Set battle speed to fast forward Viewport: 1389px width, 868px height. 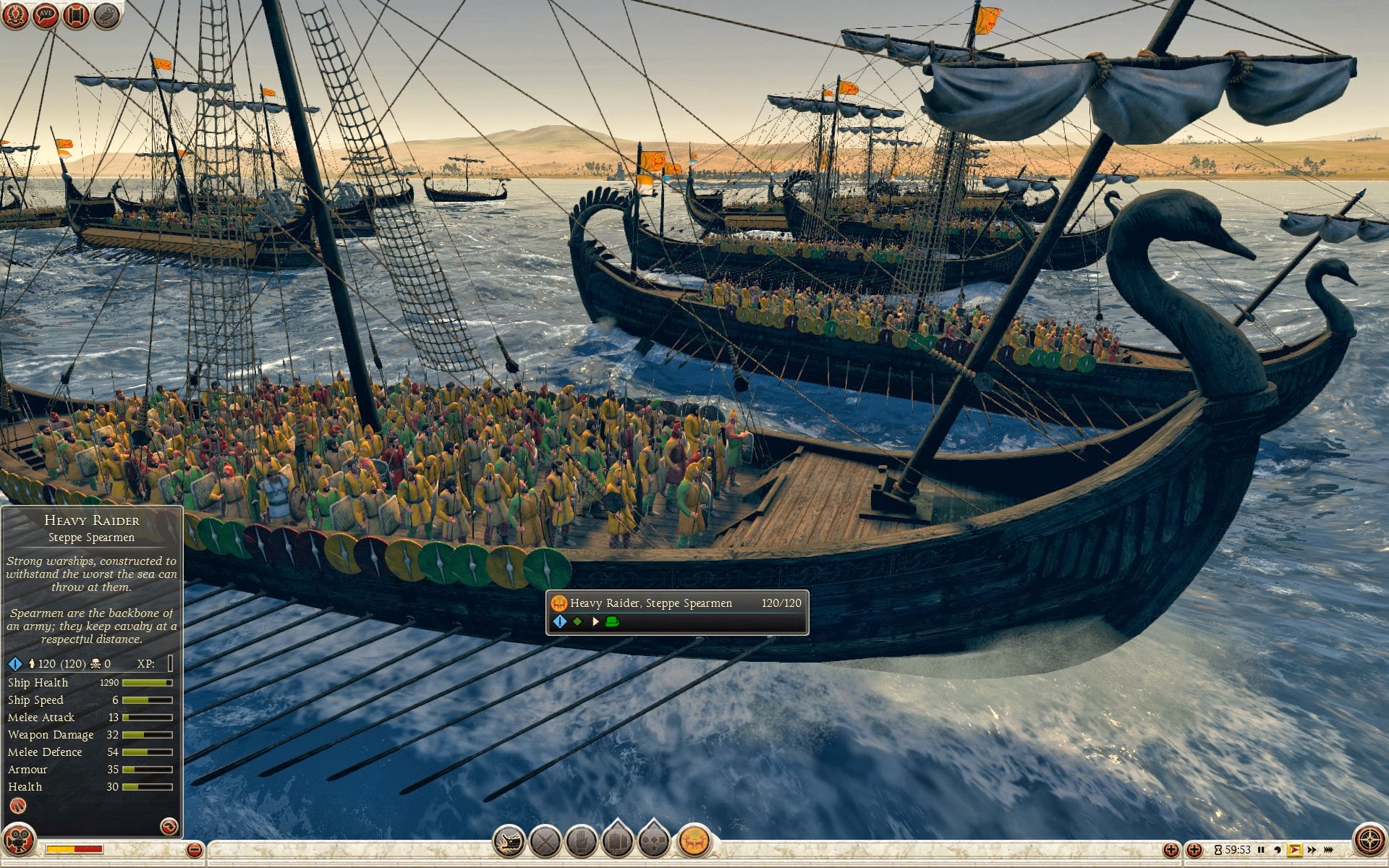tap(1312, 850)
